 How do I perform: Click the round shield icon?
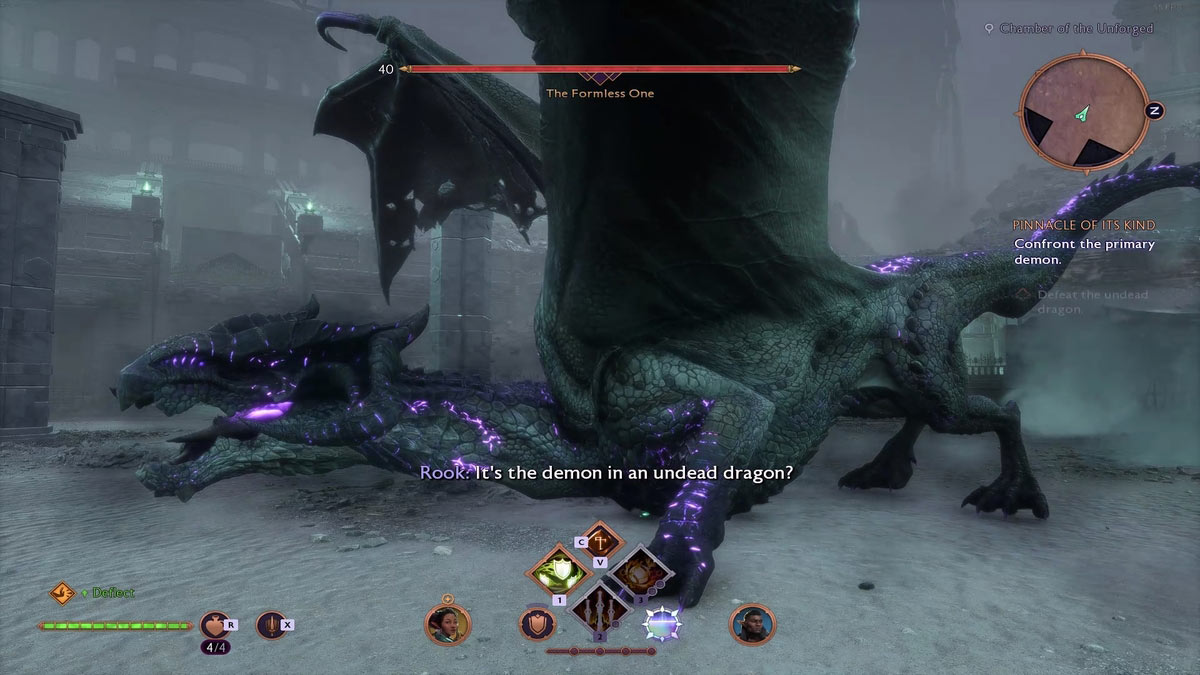pos(536,624)
